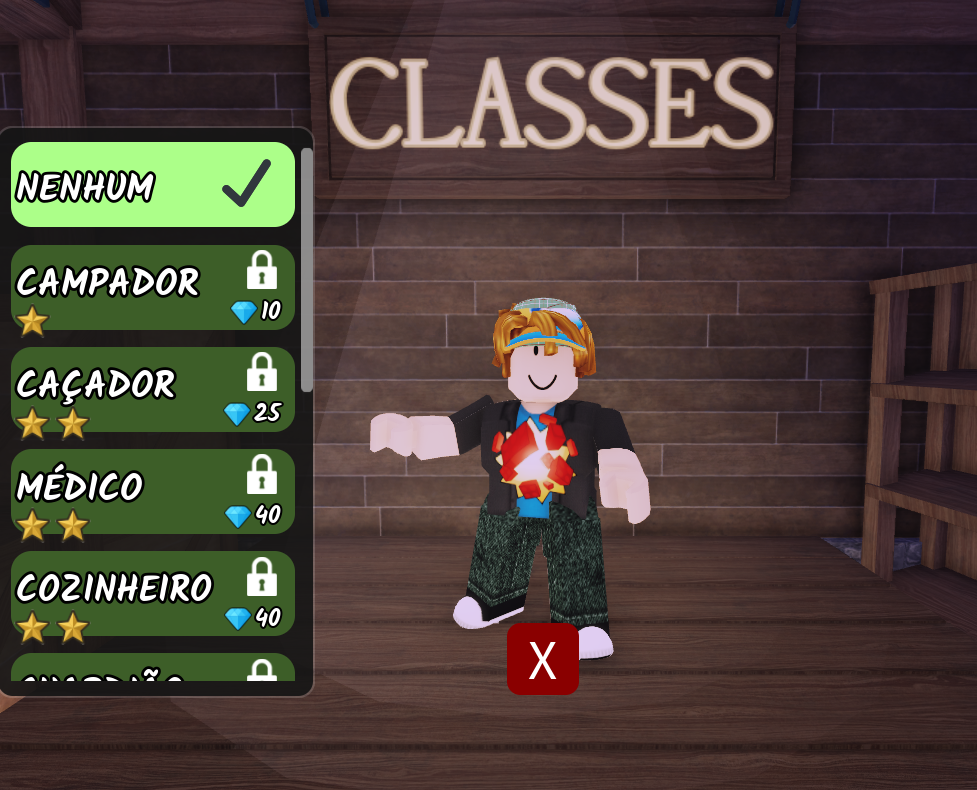This screenshot has width=977, height=790.
Task: Click the class list scrollbar
Action: click(x=307, y=270)
